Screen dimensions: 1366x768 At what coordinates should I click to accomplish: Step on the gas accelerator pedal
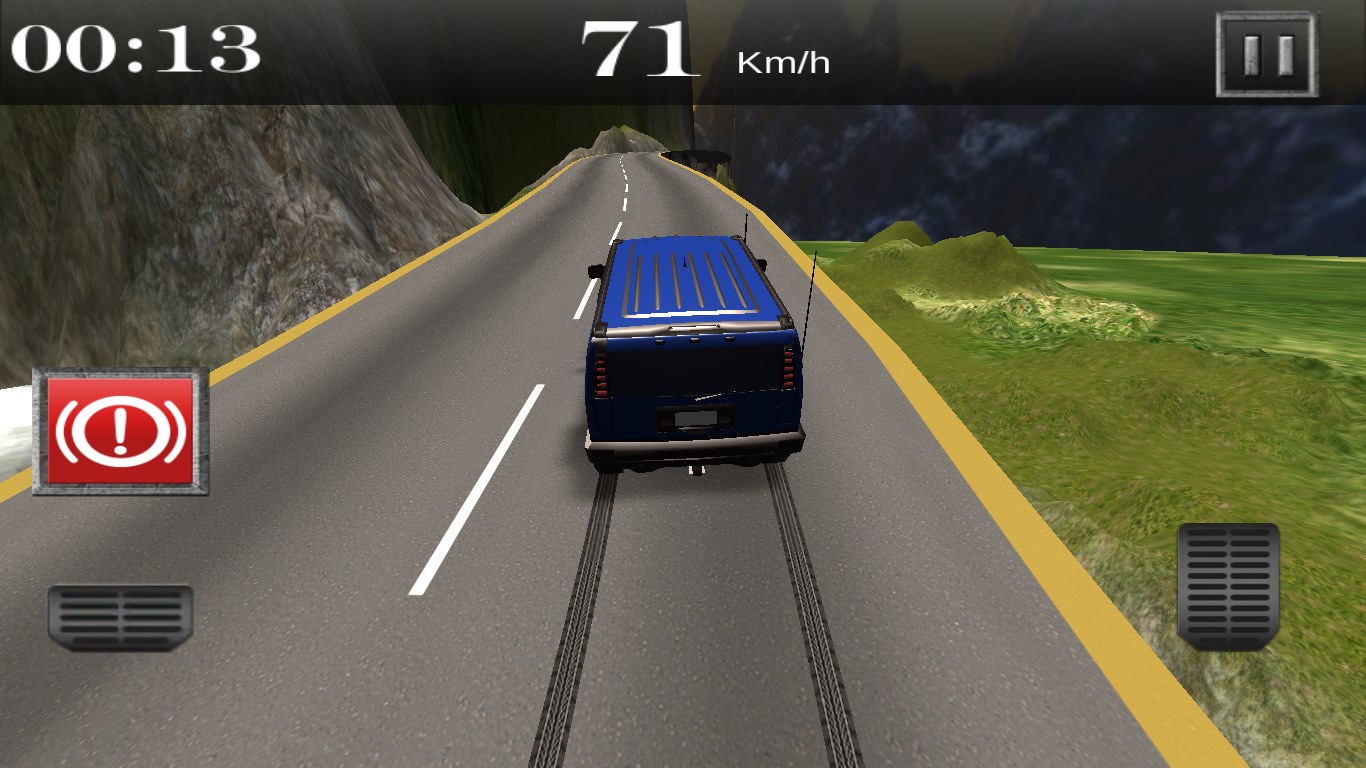point(1228,585)
